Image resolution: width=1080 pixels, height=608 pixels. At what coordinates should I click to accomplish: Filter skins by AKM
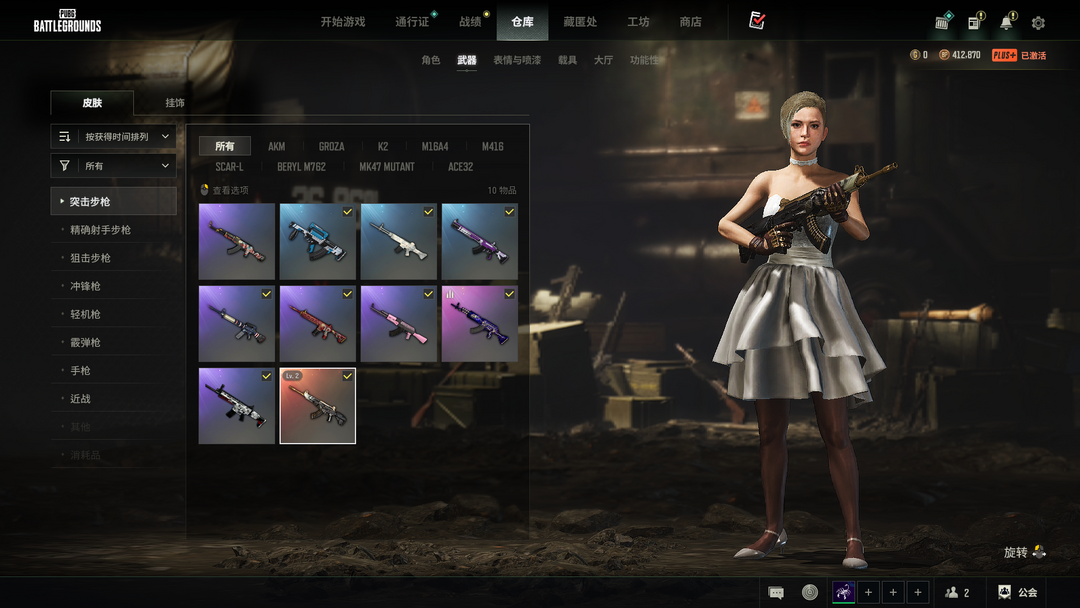point(277,146)
